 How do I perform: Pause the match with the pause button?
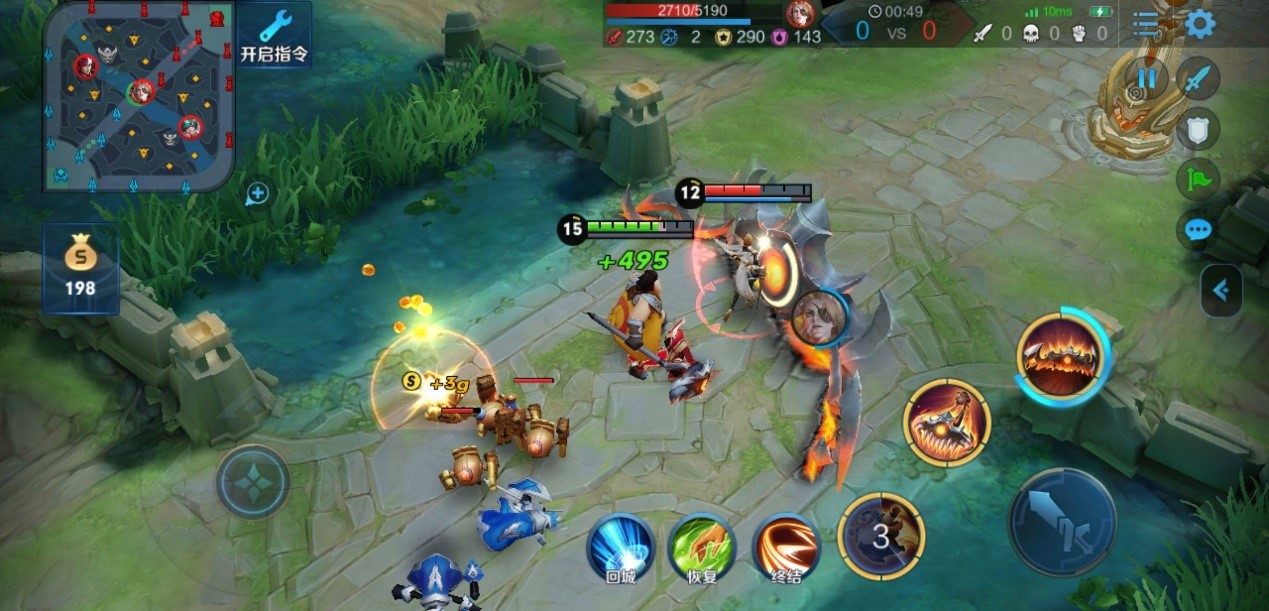click(1146, 78)
